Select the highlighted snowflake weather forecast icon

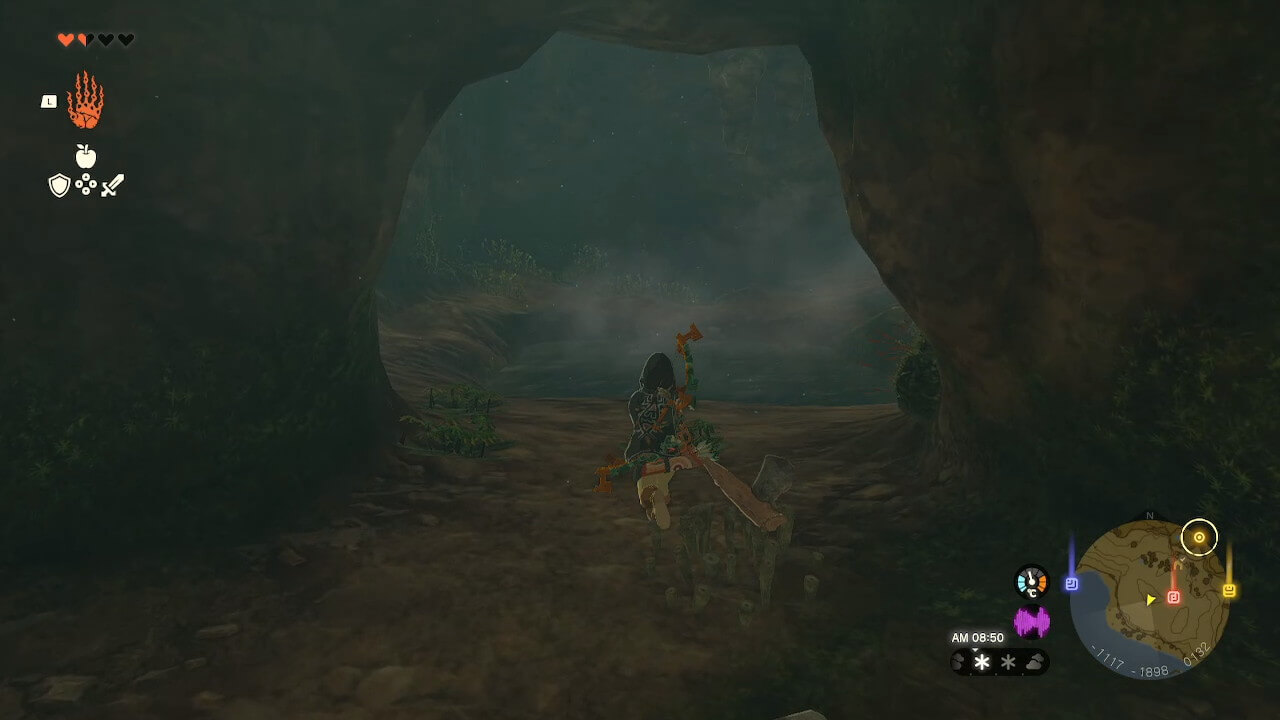click(x=982, y=662)
